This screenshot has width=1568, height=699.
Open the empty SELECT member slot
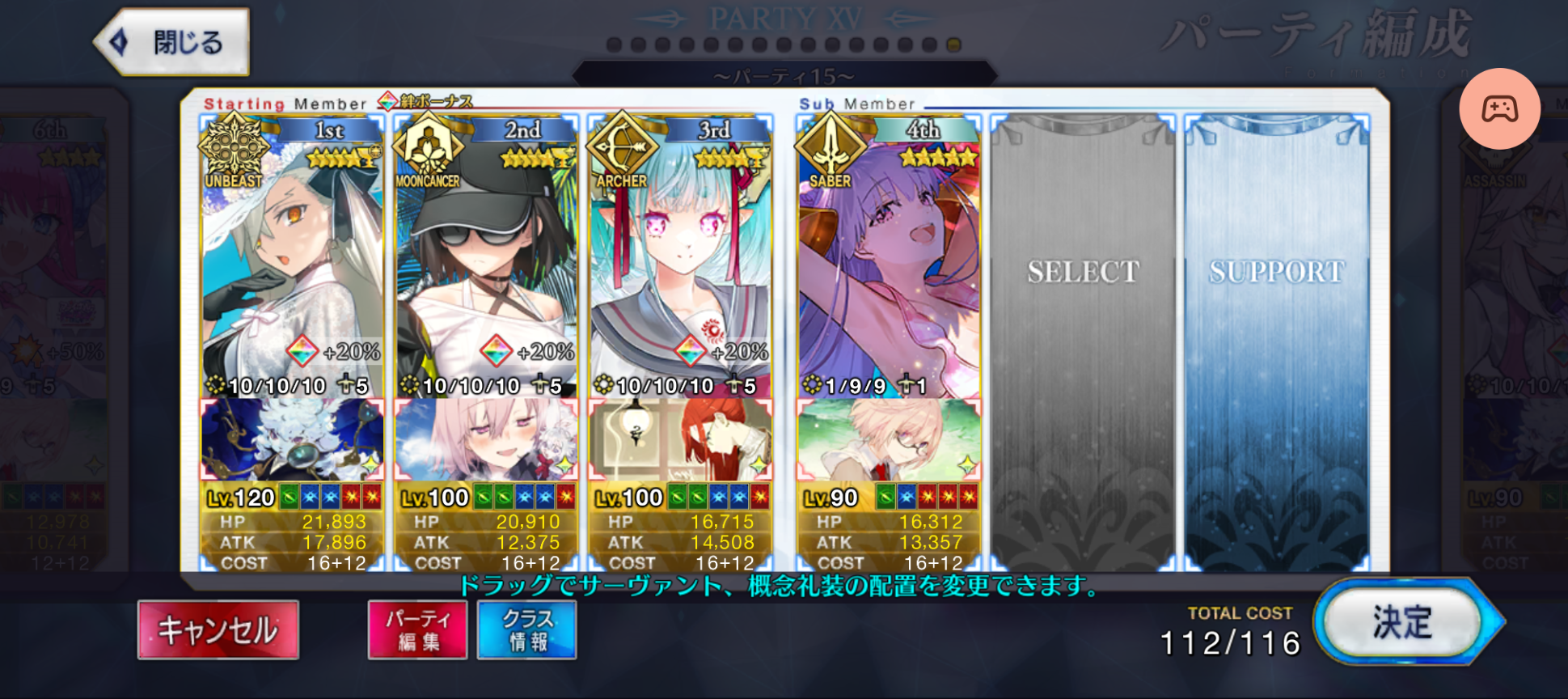pos(1083,340)
